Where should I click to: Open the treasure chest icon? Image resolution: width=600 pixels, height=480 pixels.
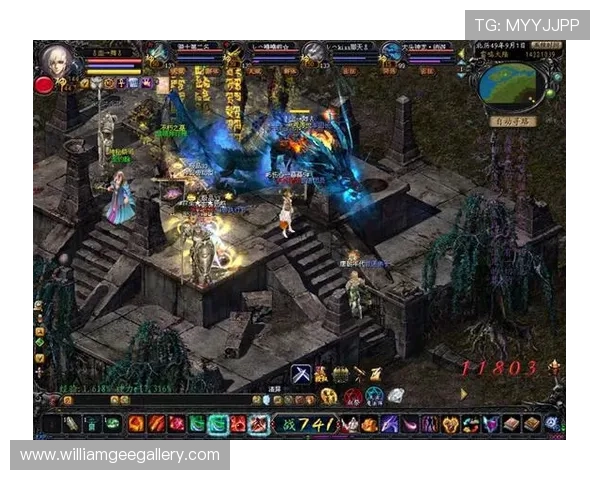(340, 374)
